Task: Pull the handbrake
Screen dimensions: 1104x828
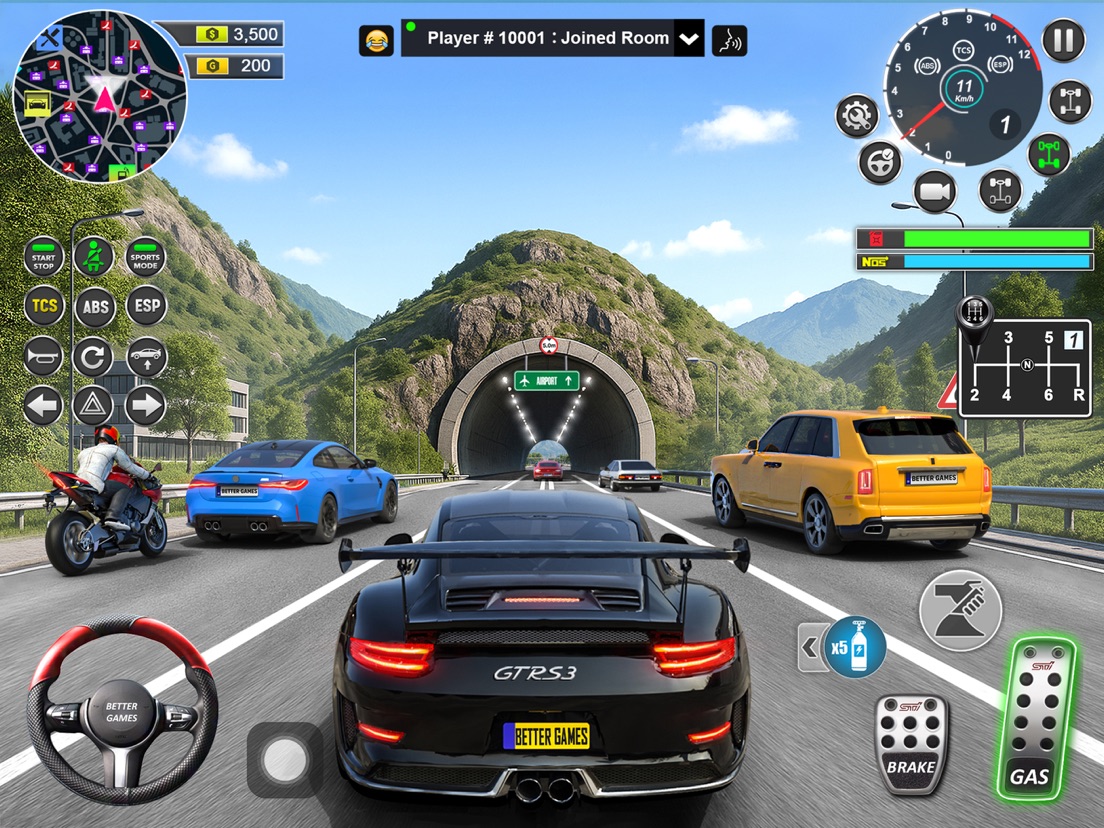Action: point(960,610)
